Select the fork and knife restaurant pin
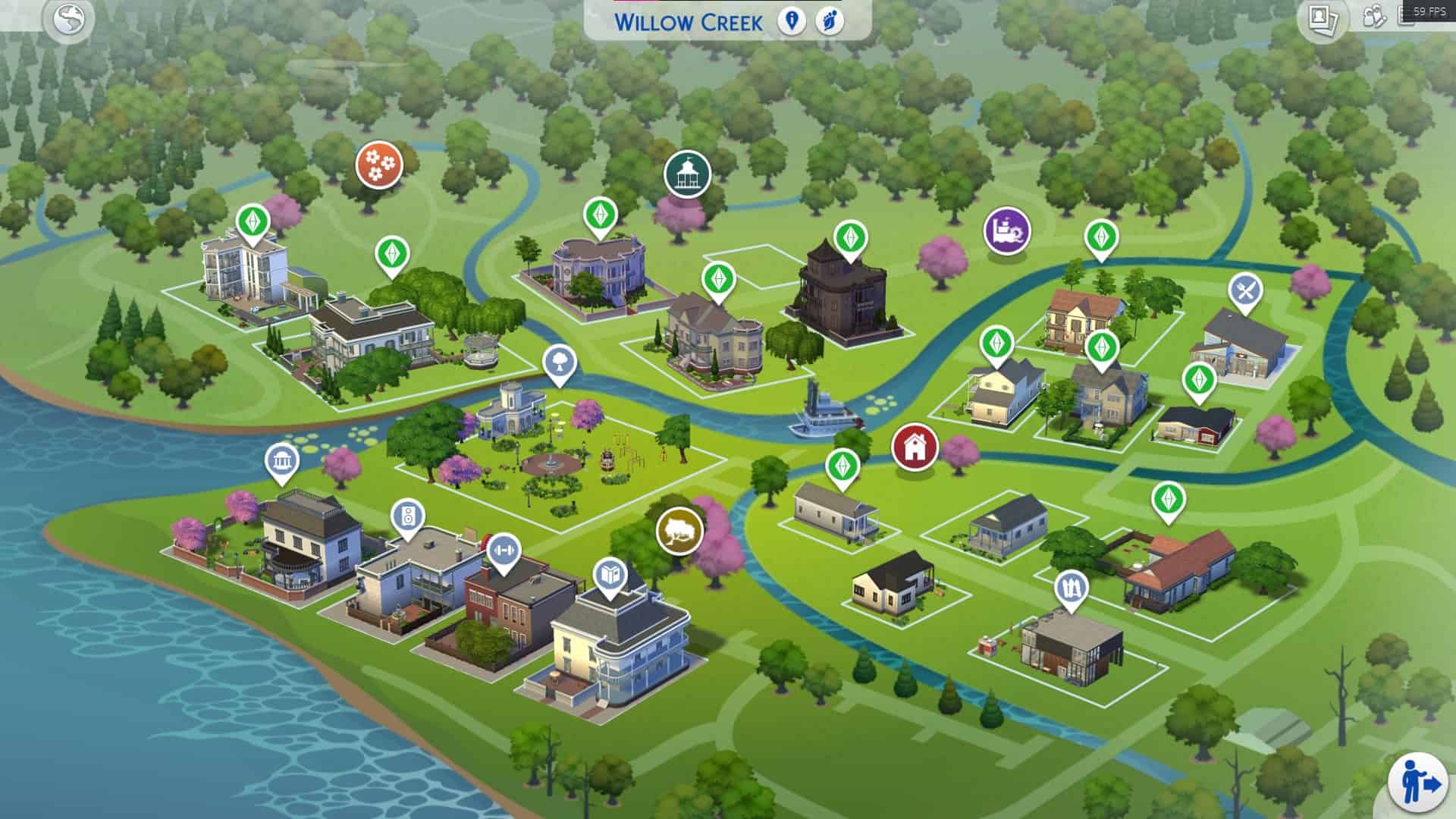The image size is (1456, 819). (x=1245, y=290)
